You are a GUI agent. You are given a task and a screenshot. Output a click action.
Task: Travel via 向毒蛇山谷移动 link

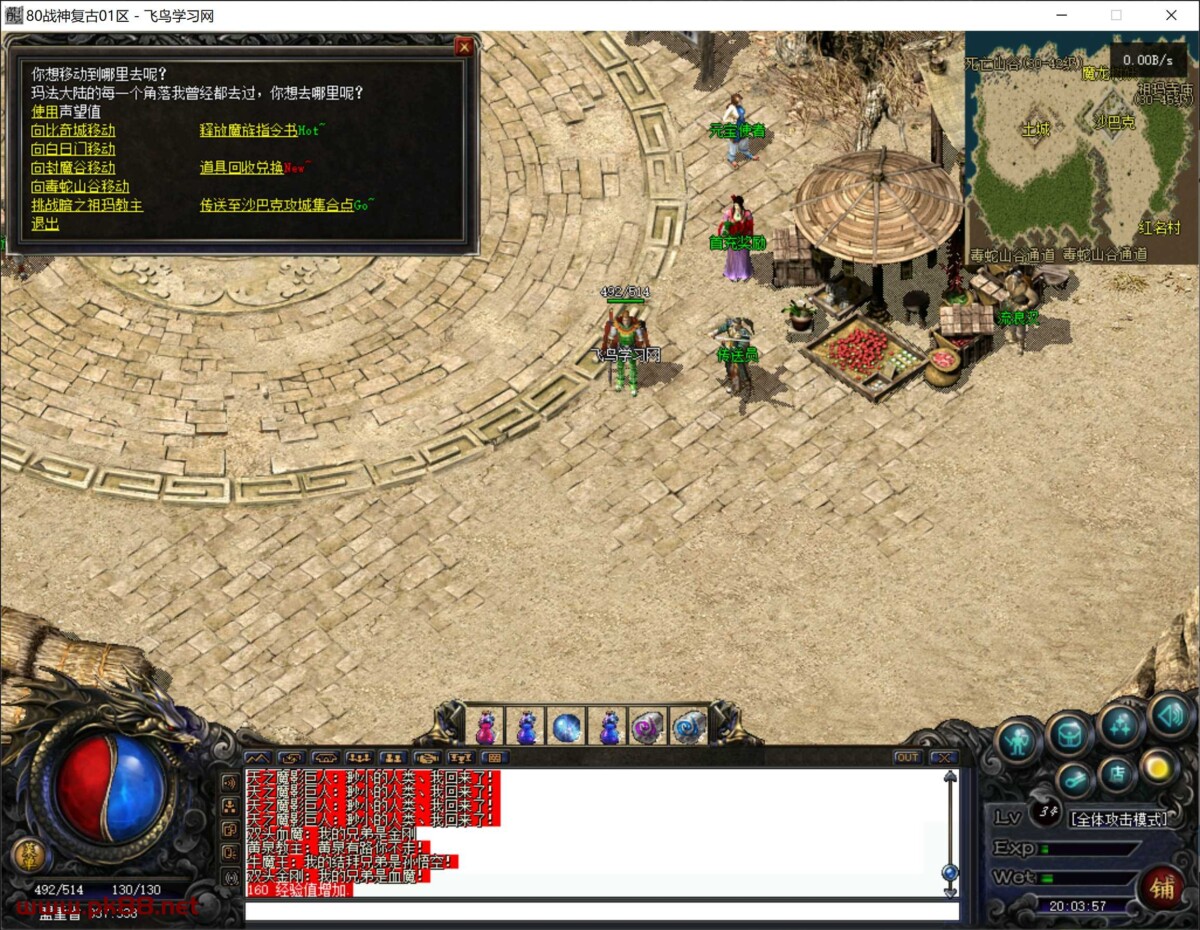tap(80, 187)
